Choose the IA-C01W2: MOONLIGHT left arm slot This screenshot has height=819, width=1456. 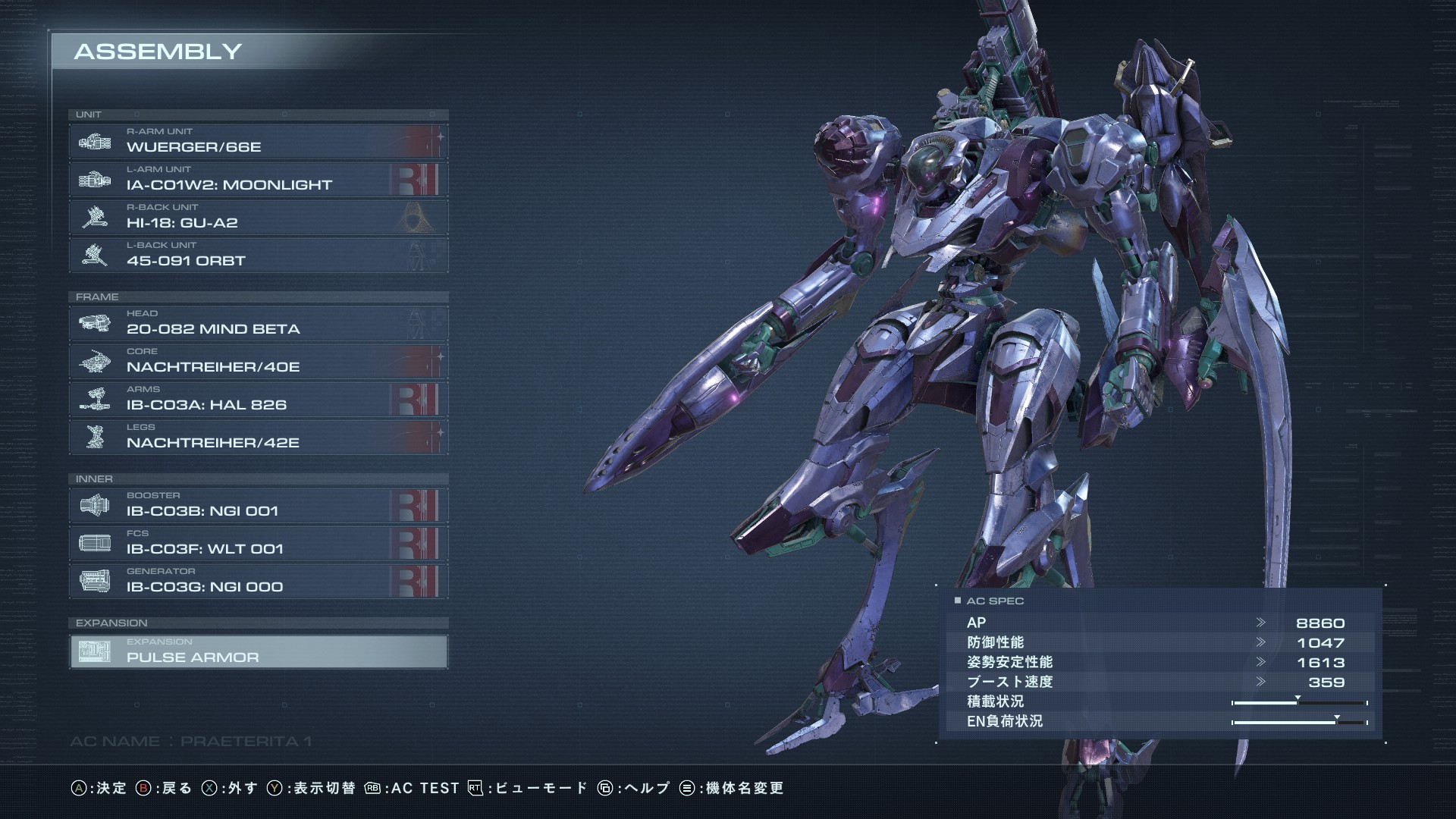tap(258, 180)
